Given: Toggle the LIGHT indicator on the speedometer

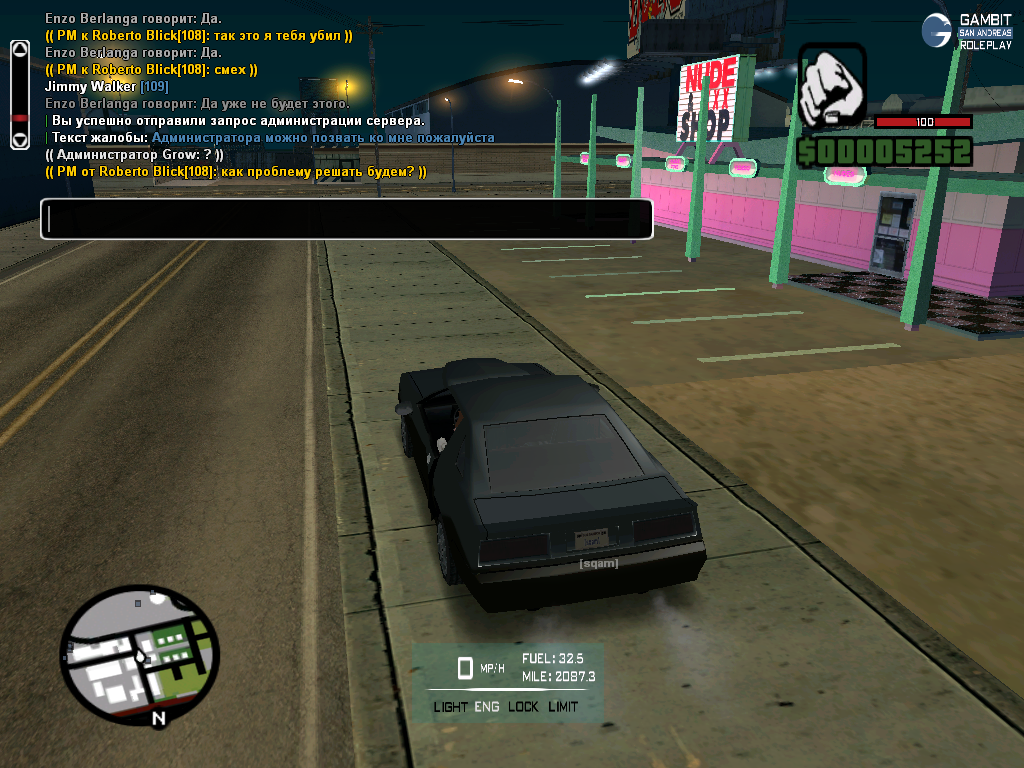Looking at the screenshot, I should [450, 707].
